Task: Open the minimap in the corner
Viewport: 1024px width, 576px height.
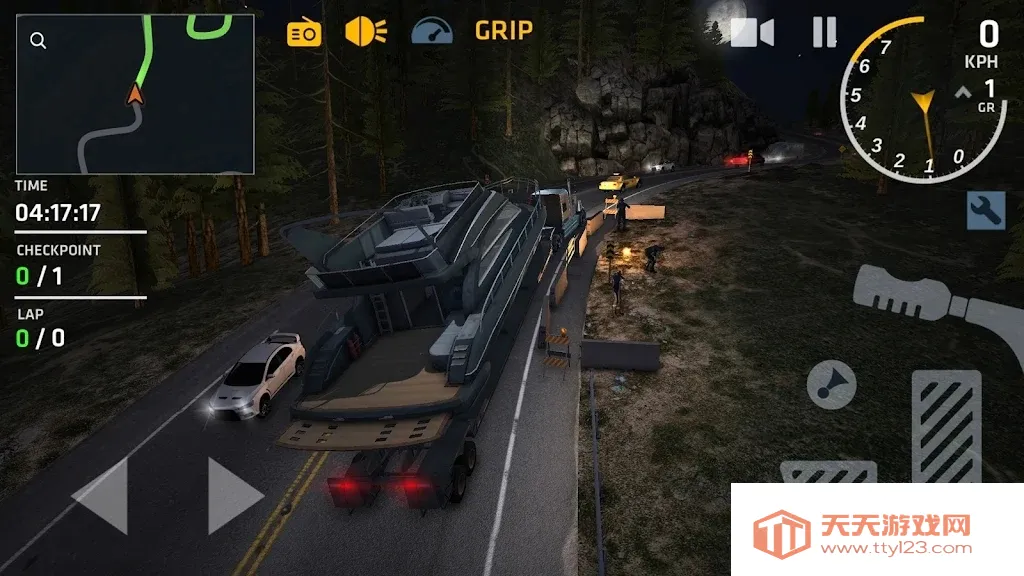Action: click(x=135, y=95)
